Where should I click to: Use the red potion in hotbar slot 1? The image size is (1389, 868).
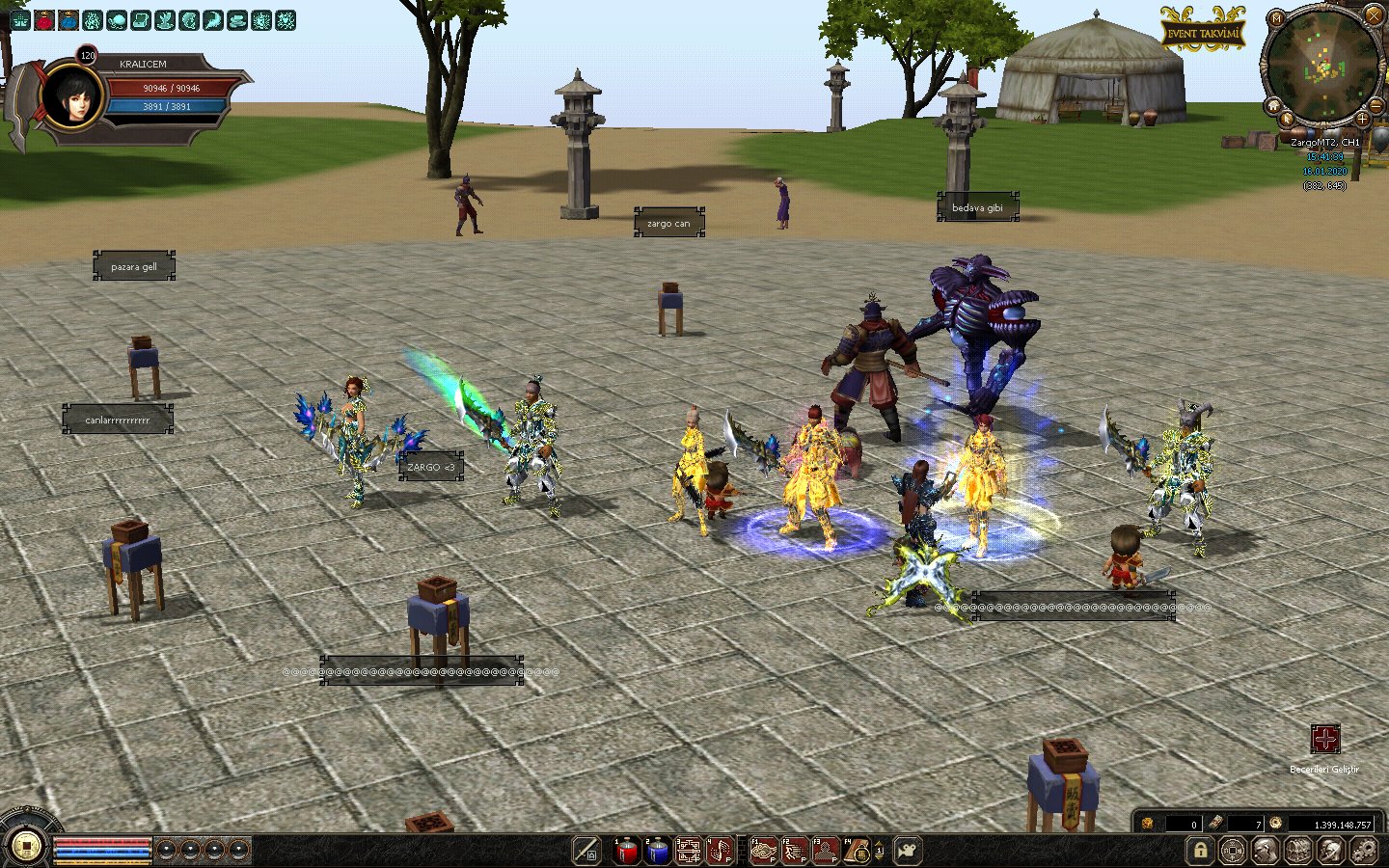tap(627, 852)
